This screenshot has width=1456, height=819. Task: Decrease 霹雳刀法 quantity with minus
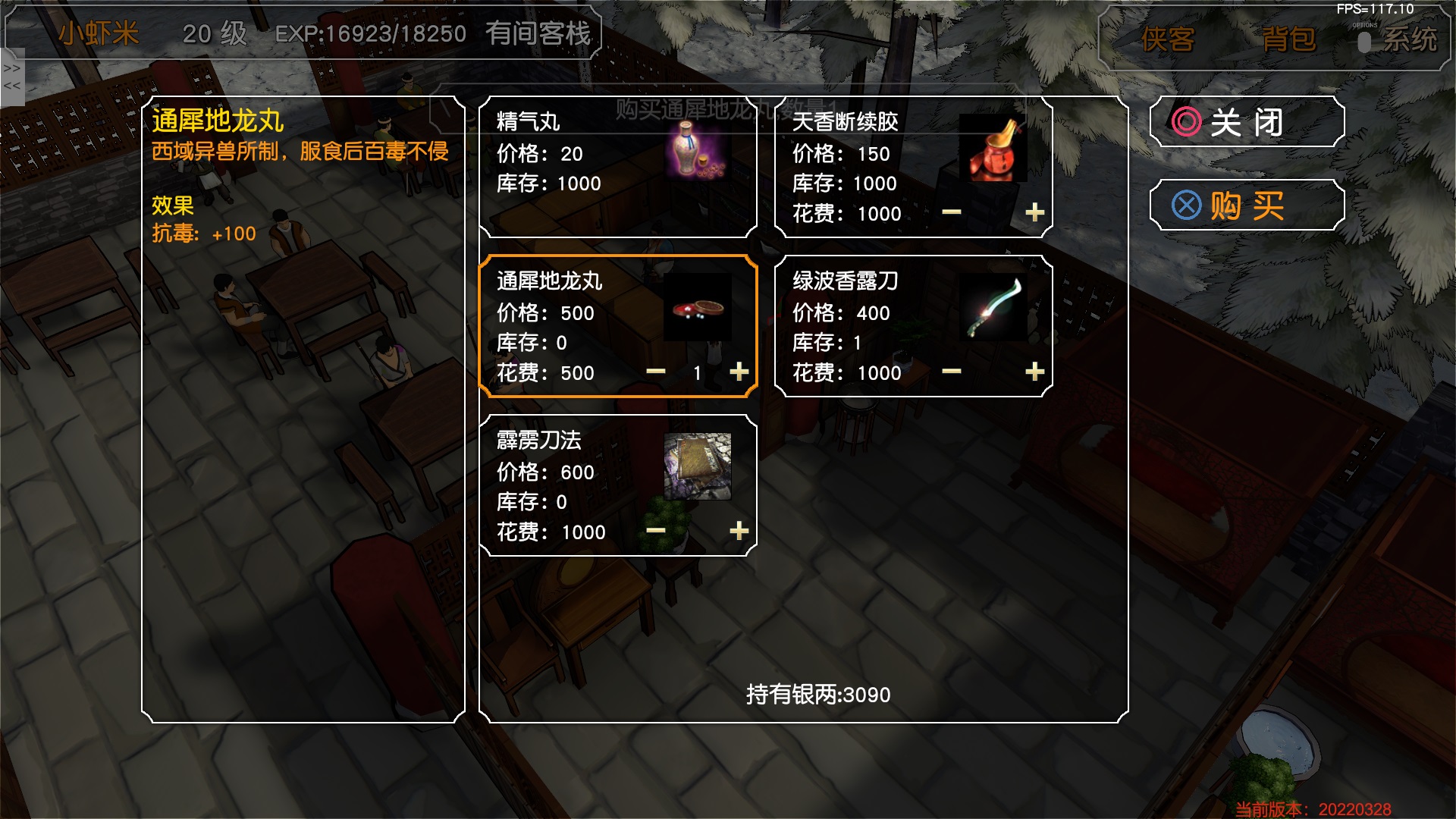click(657, 531)
